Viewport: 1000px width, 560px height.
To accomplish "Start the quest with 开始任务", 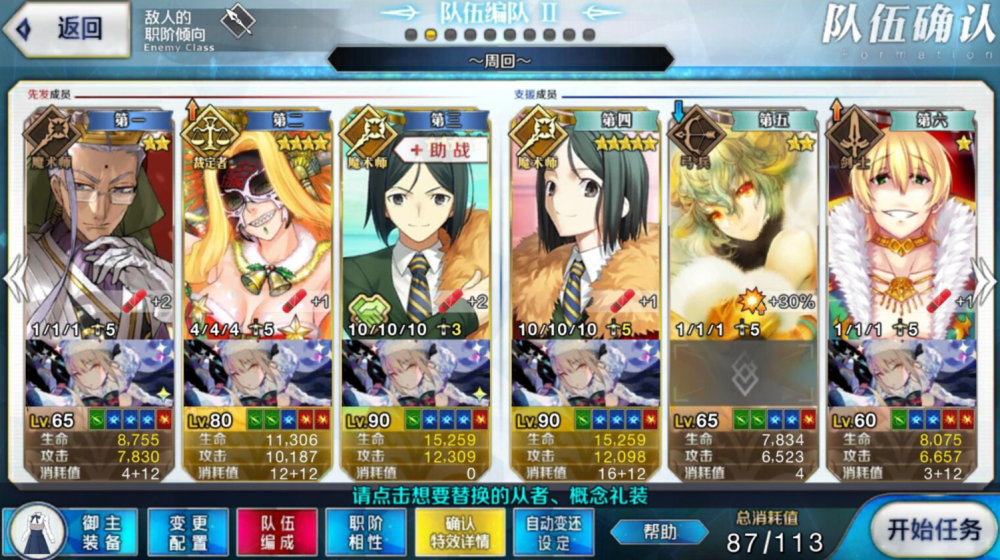I will 932,530.
